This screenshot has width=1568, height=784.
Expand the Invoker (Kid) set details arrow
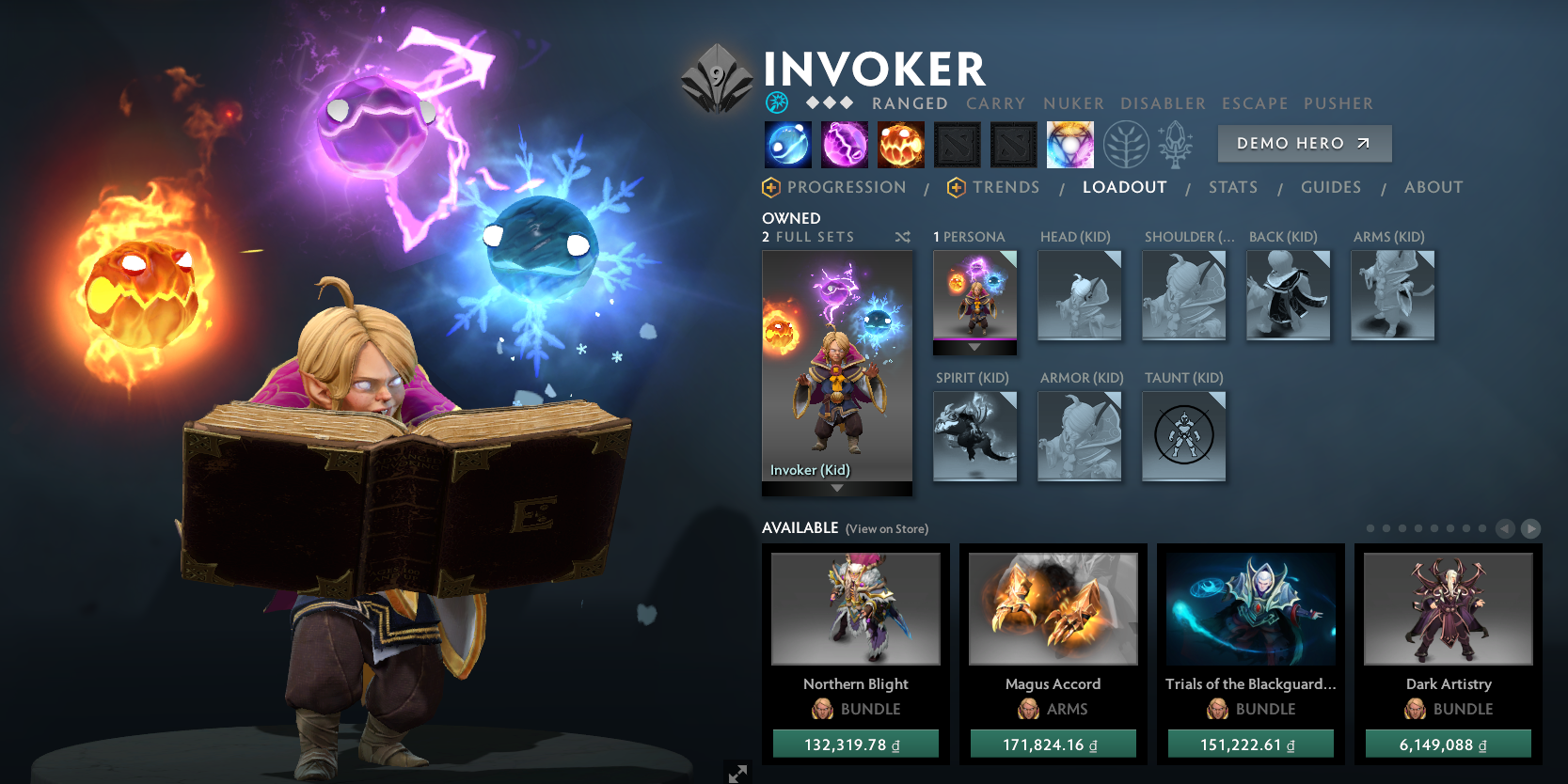[837, 489]
